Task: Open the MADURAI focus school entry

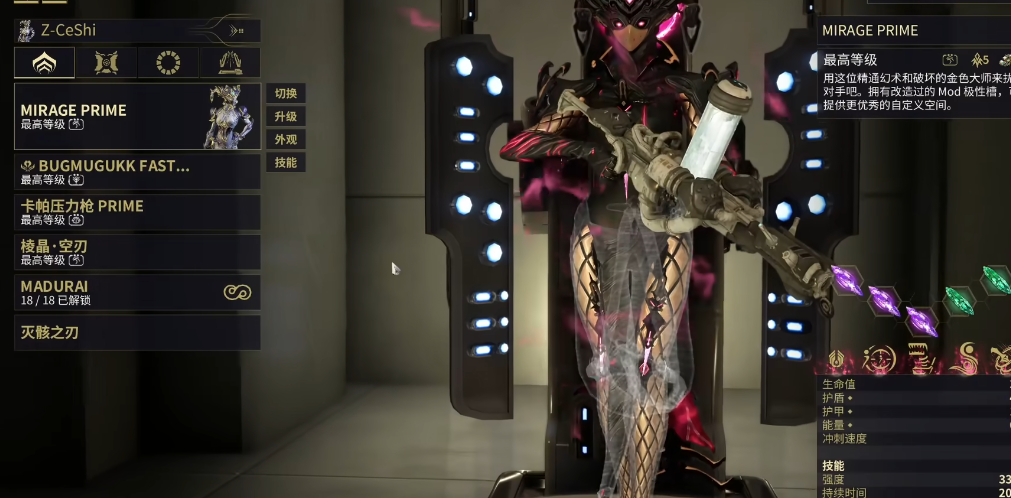Action: (x=137, y=292)
